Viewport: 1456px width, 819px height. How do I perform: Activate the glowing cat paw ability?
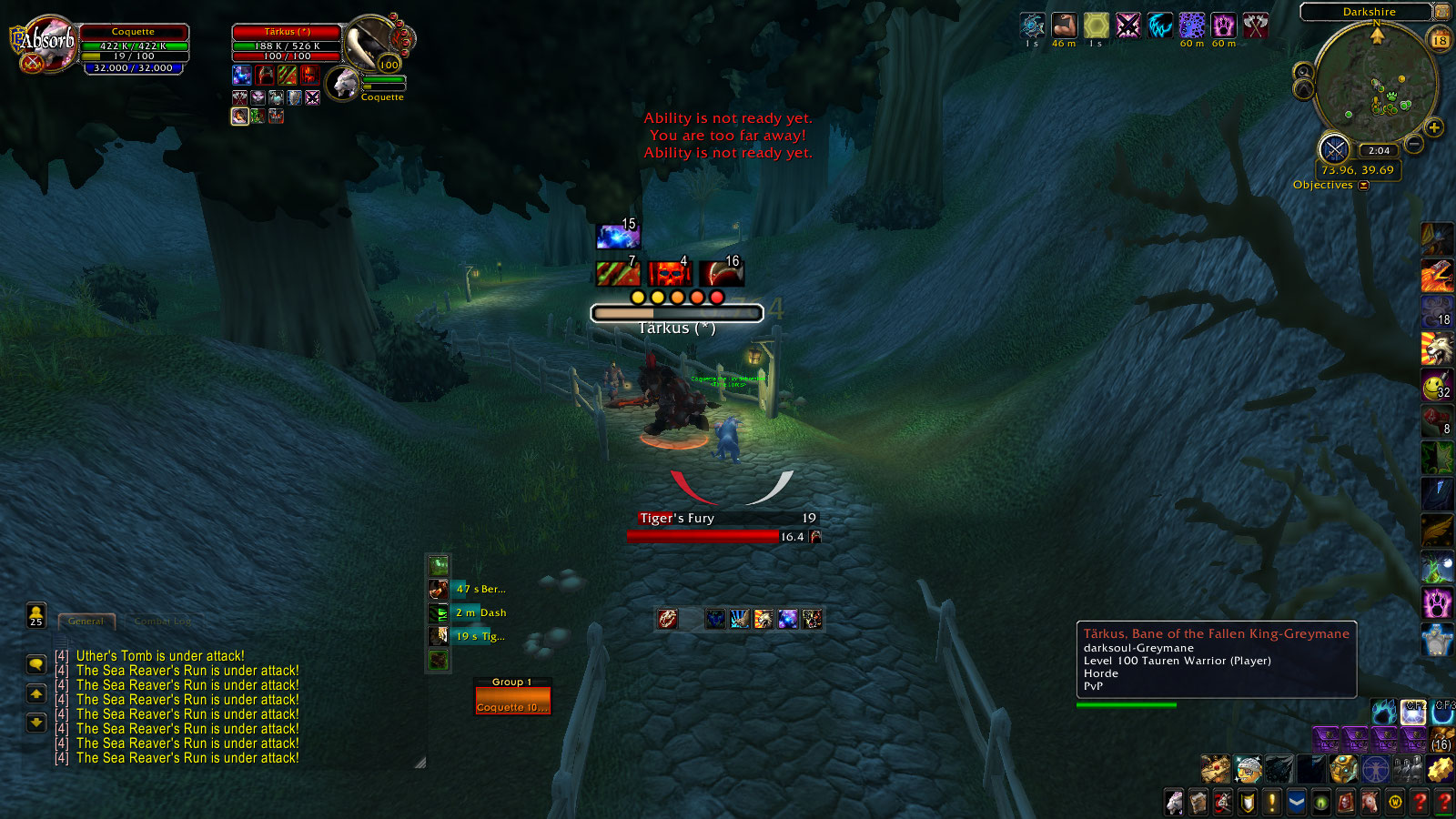(x=1437, y=602)
